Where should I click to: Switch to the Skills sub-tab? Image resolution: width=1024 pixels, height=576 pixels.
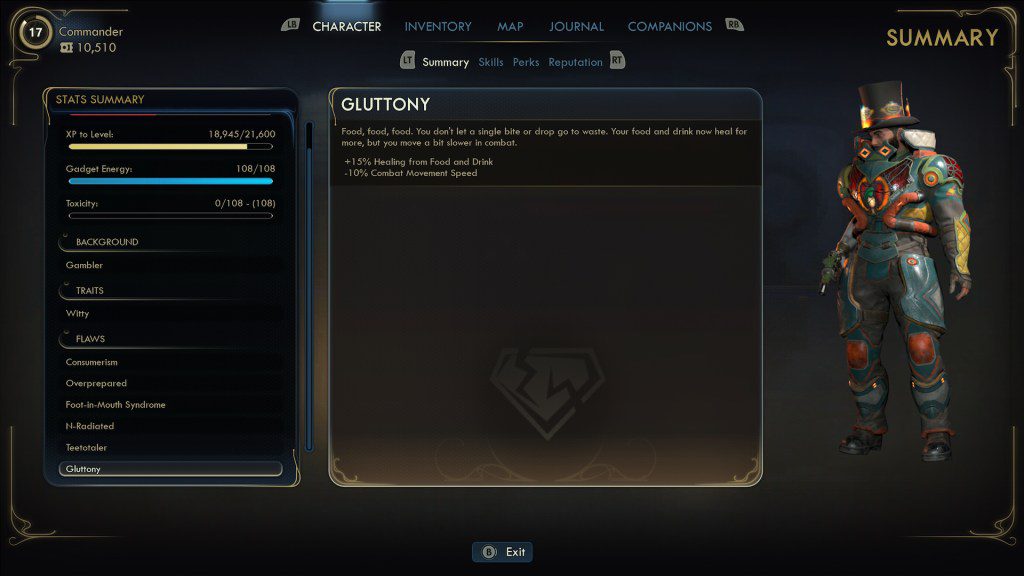click(490, 62)
